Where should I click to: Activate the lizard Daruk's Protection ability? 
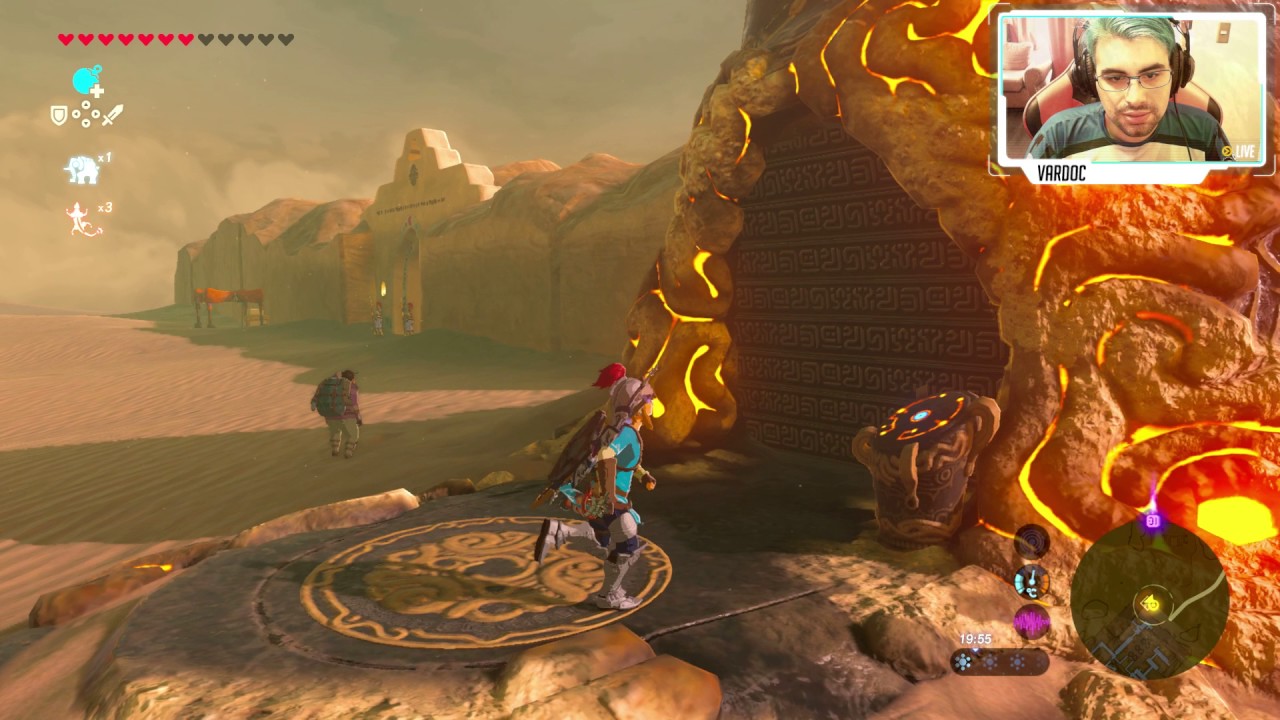point(78,219)
